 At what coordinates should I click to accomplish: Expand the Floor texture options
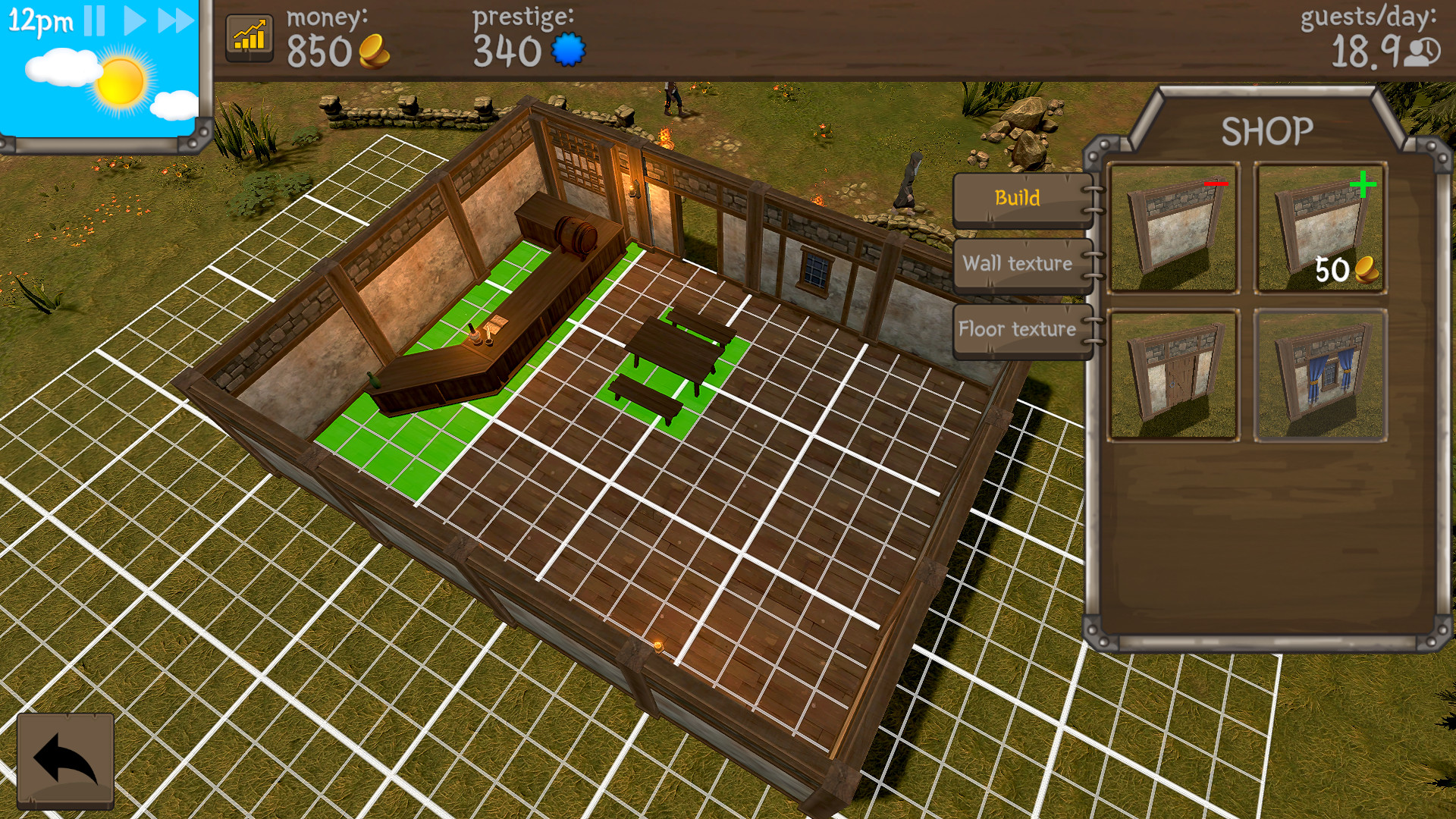(x=1017, y=329)
